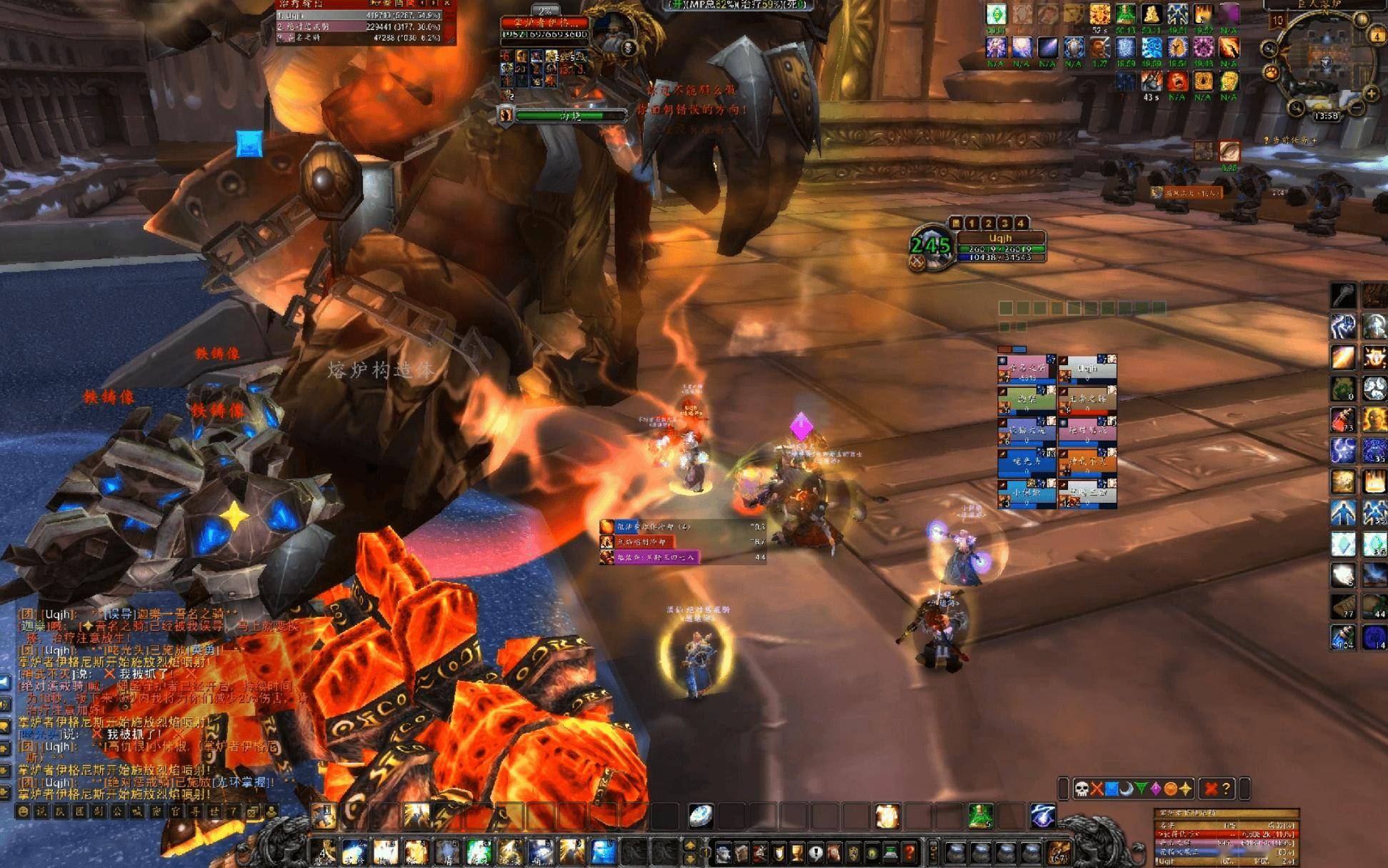
Task: Use the blue mana potion showing 104
Action: (1342, 637)
